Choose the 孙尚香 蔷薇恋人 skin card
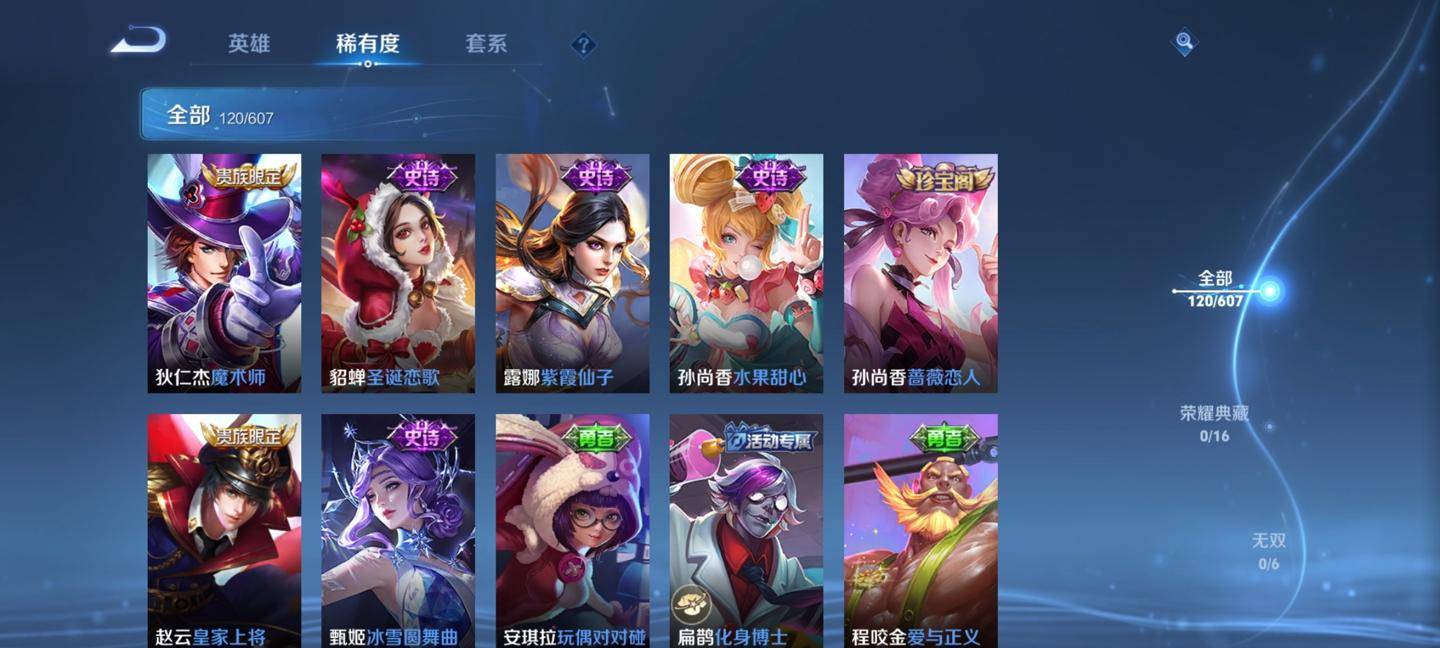The width and height of the screenshot is (1440, 648). 920,273
